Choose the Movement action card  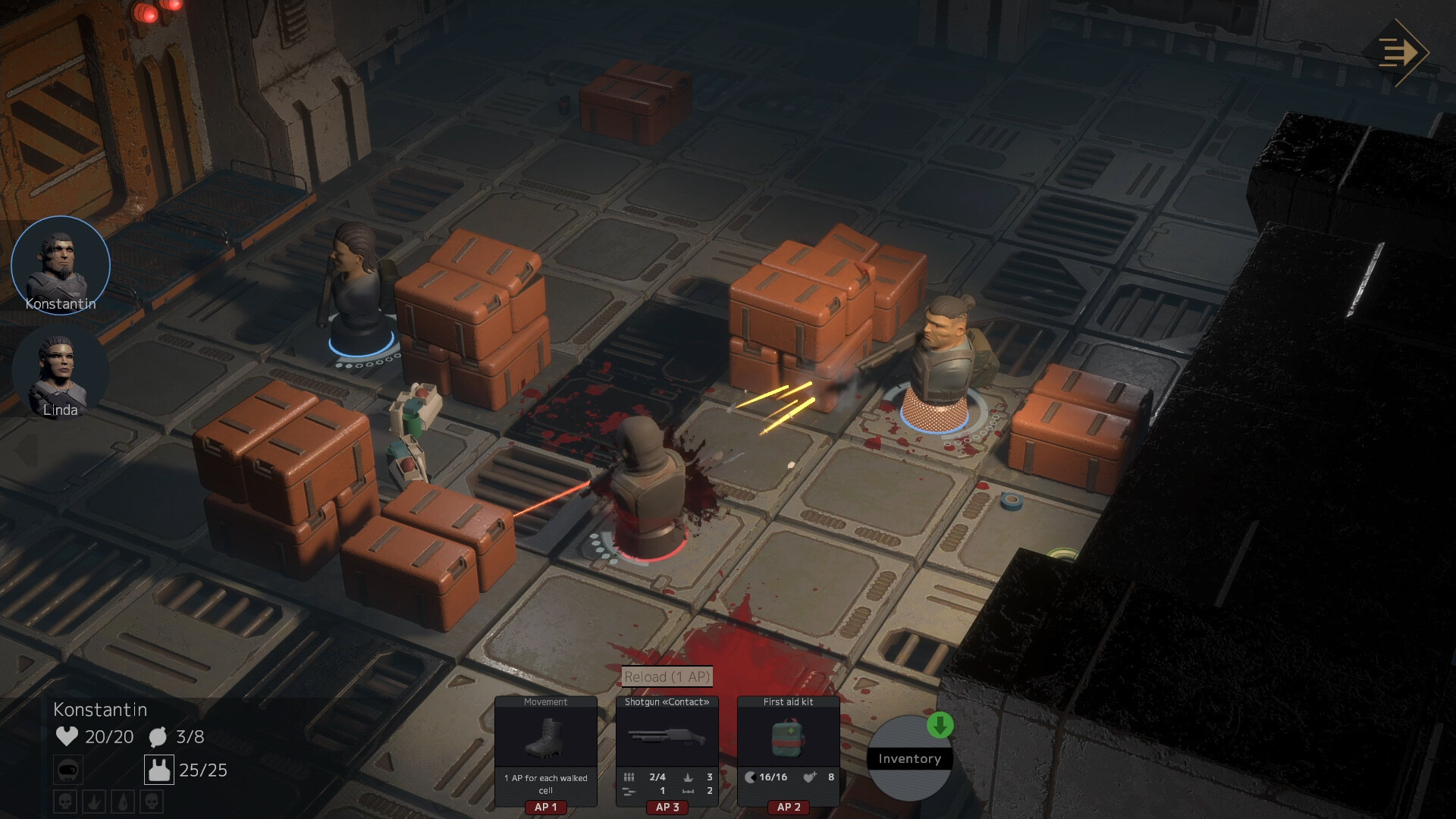[545, 750]
